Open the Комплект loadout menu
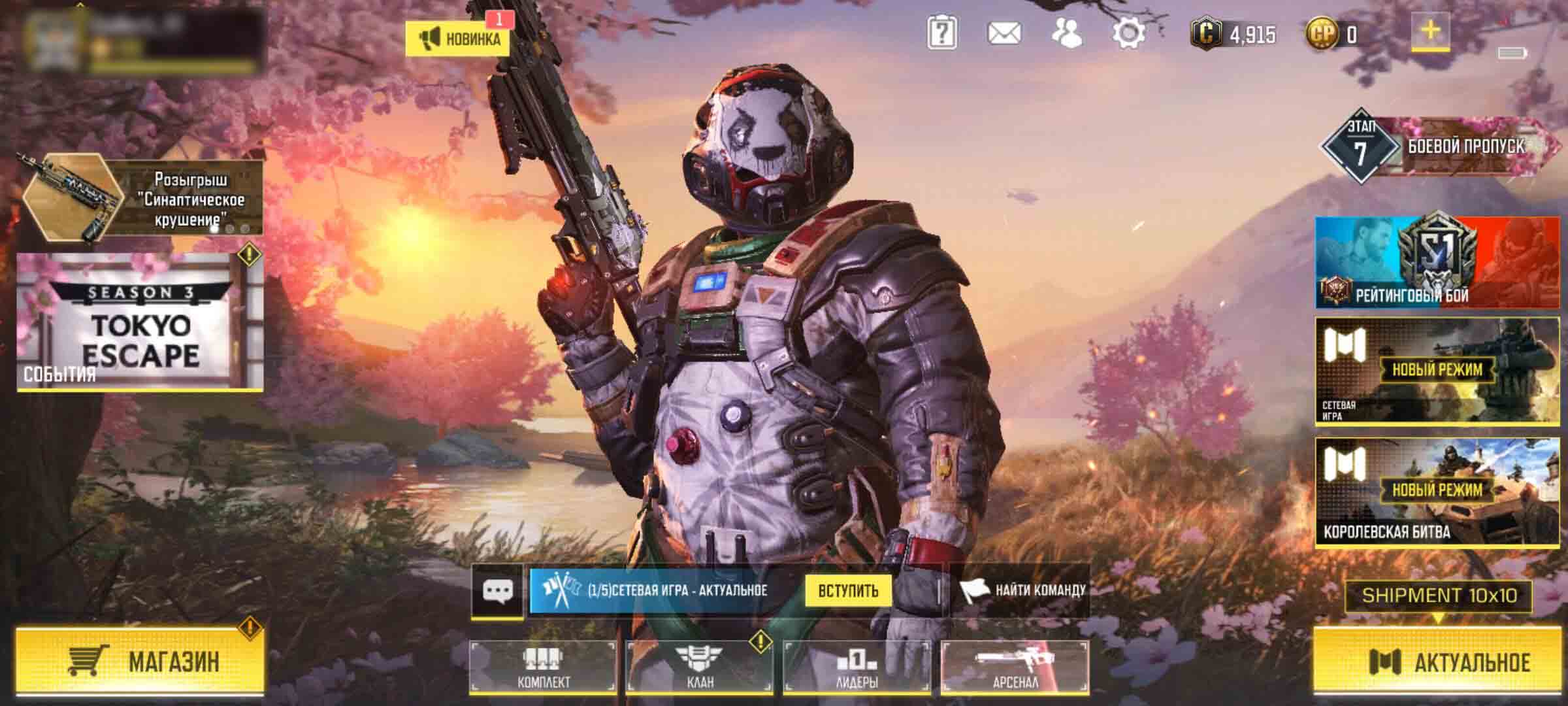1568x706 pixels. coord(542,667)
